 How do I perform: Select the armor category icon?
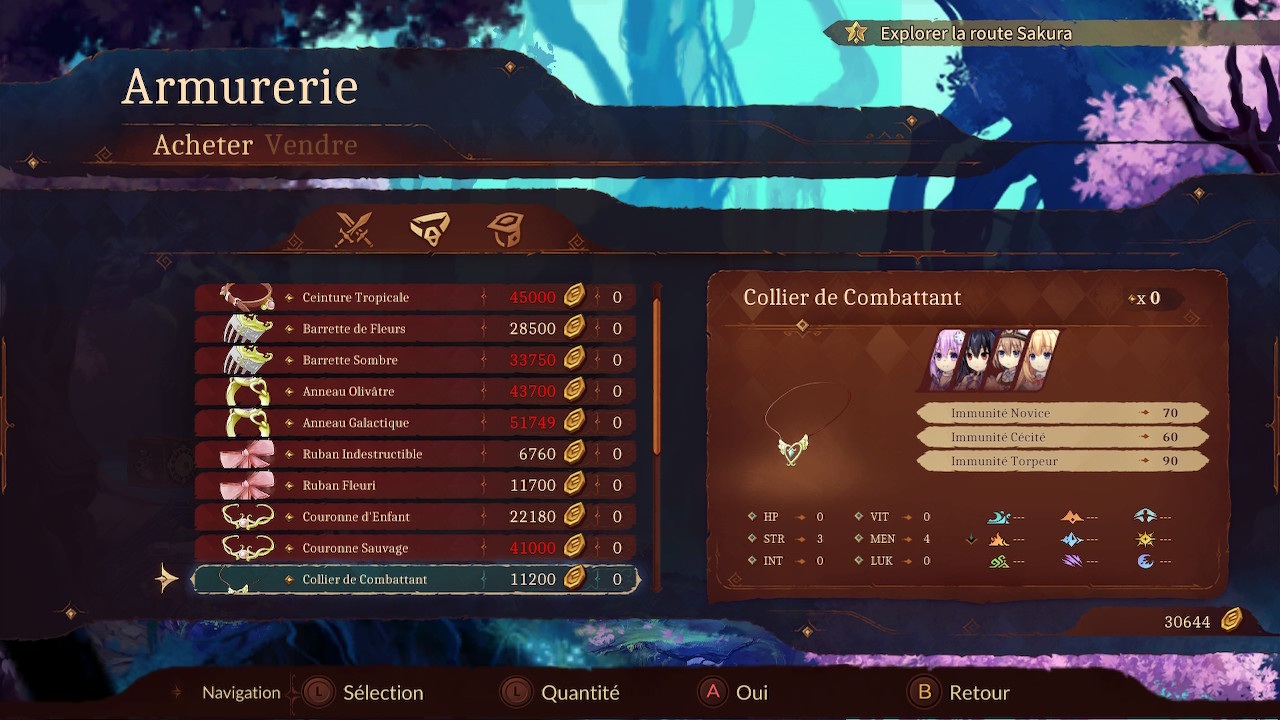click(505, 229)
